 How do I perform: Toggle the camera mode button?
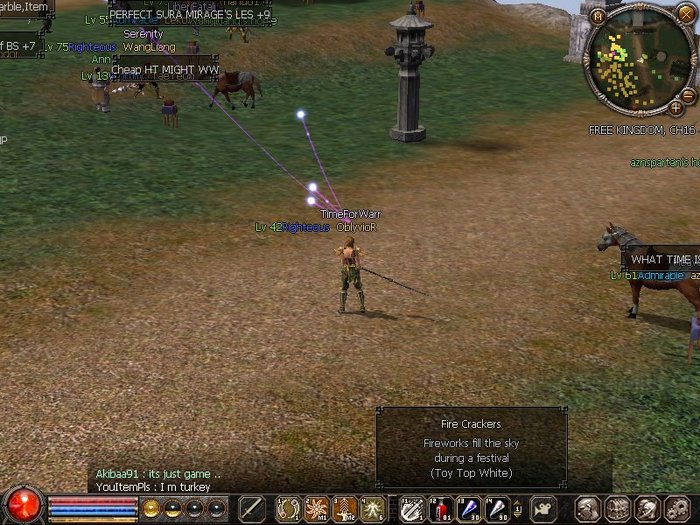[x=543, y=508]
